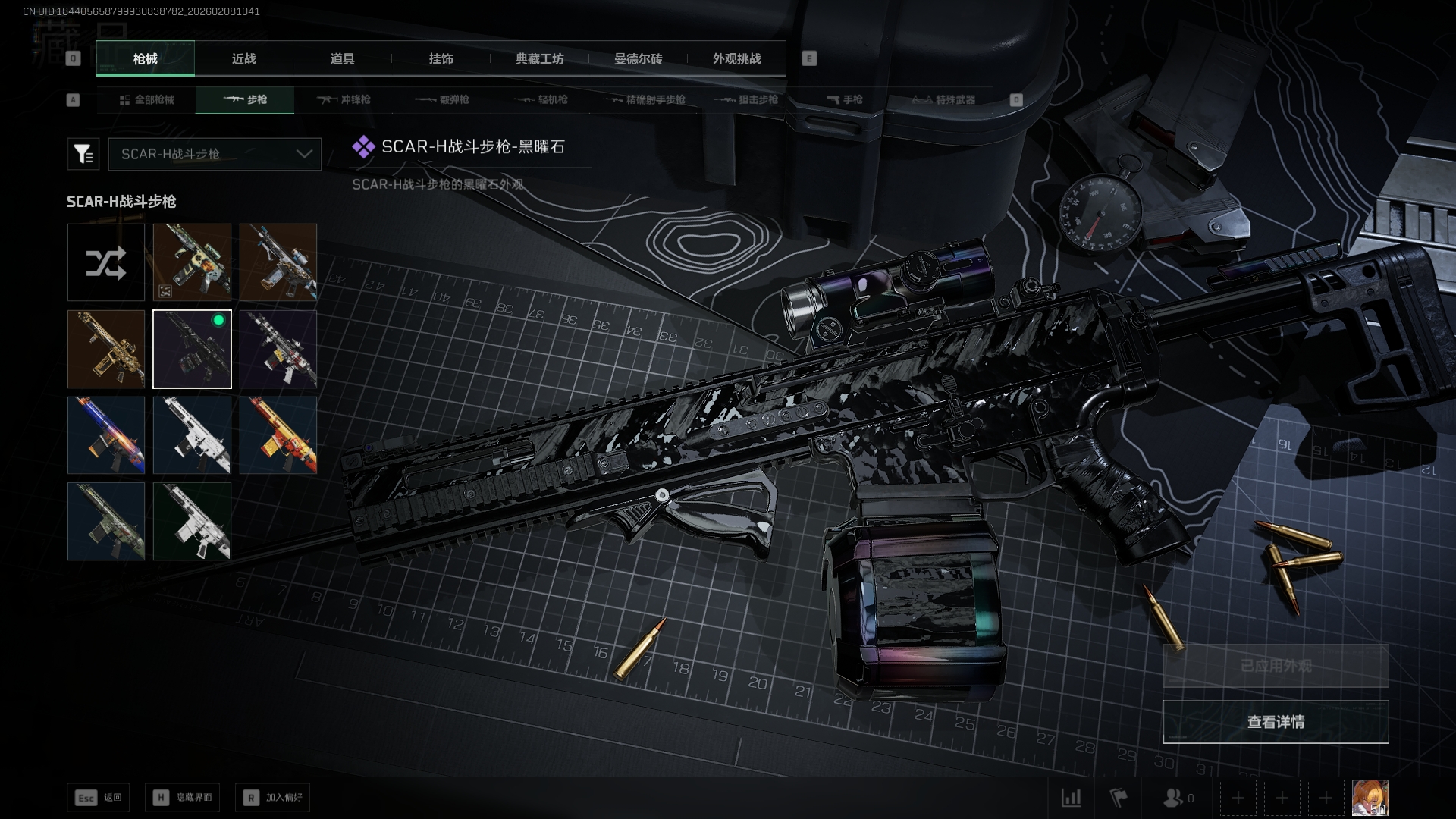Click the 返回 back button

coord(99,797)
